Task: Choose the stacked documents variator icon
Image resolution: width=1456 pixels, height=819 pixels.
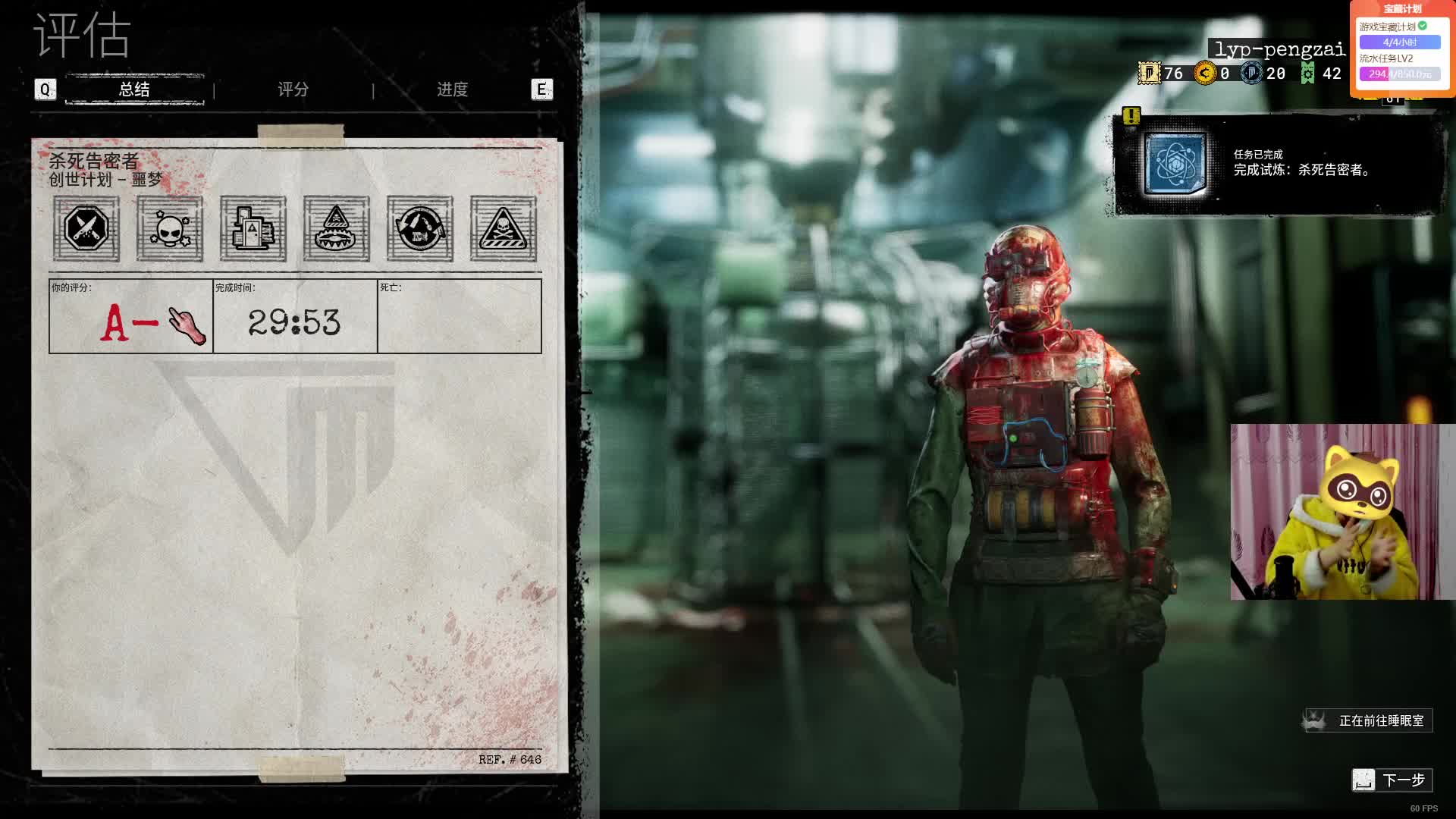Action: [x=253, y=229]
